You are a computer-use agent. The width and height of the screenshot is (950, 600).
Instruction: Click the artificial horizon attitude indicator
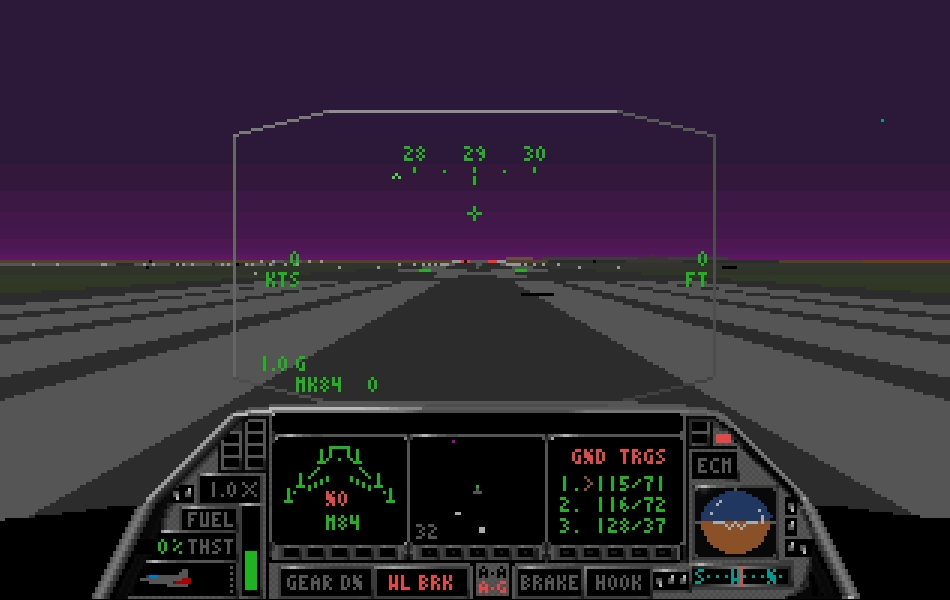click(x=737, y=522)
